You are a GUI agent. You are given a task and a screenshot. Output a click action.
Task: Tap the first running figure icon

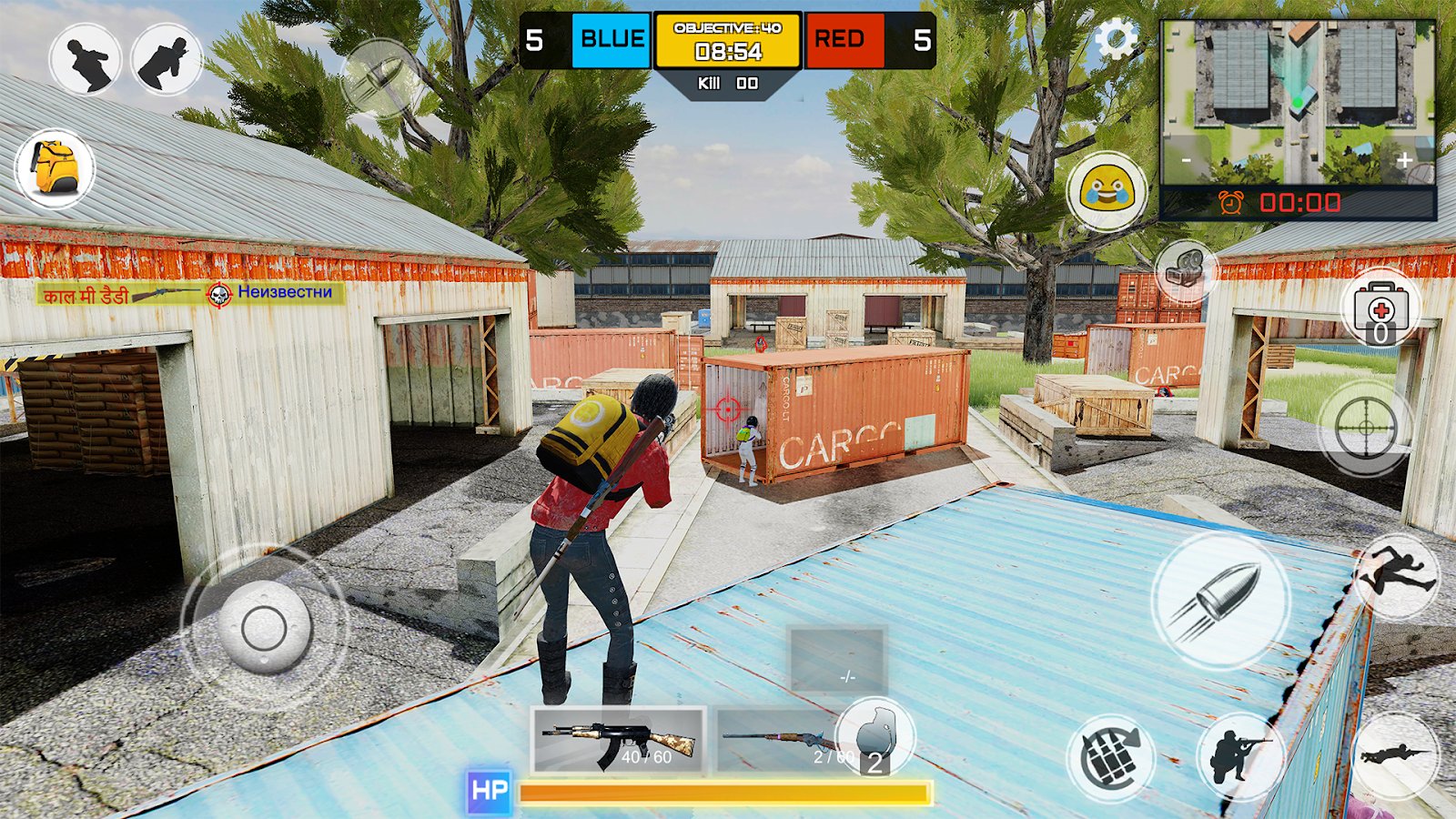[86, 60]
